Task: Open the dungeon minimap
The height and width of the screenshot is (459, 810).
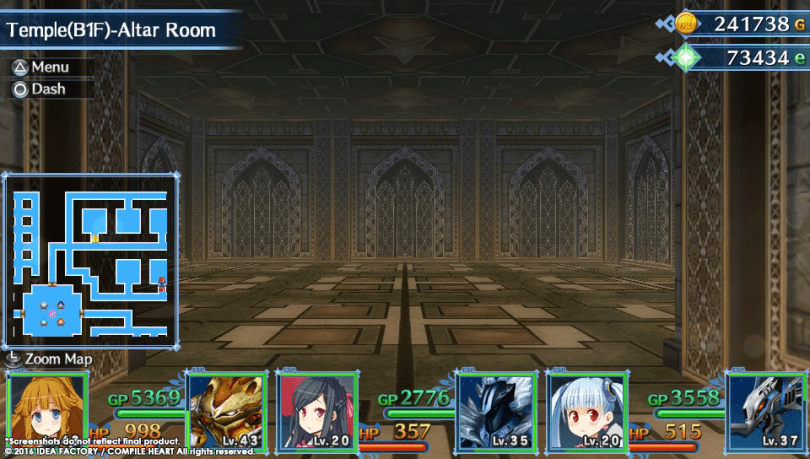Action: 91,261
